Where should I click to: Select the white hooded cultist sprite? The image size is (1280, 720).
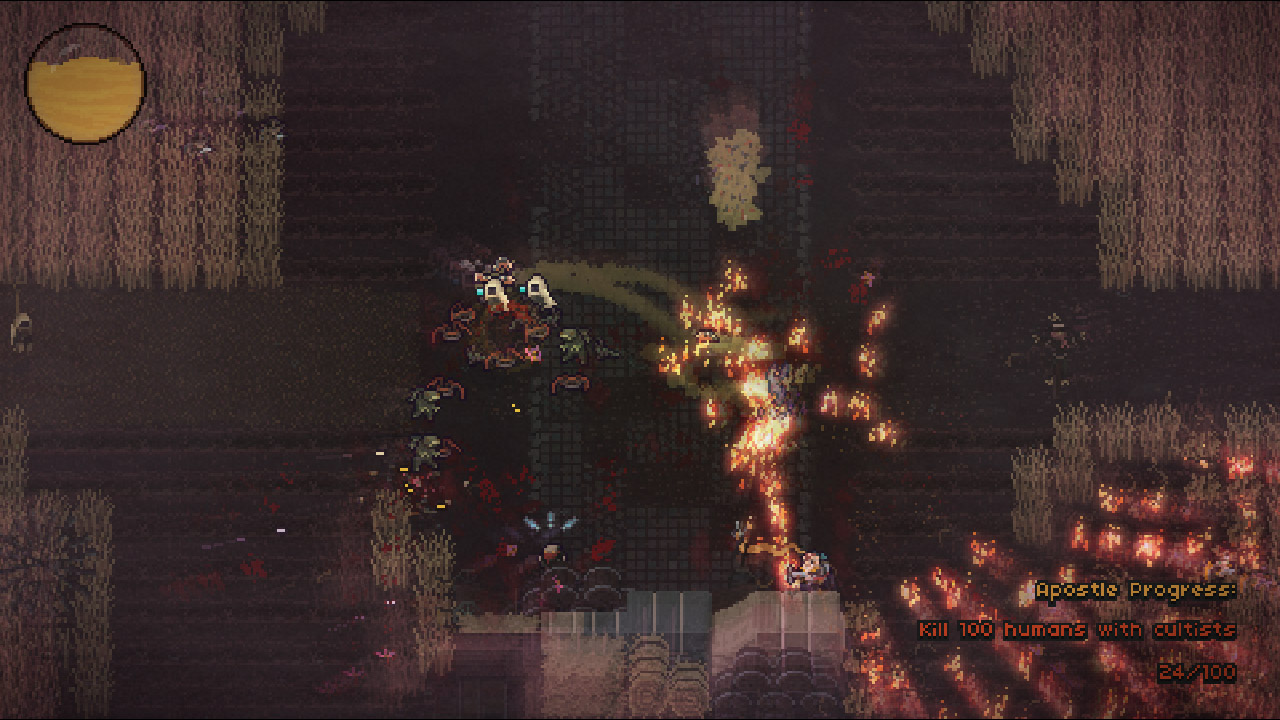(495, 293)
